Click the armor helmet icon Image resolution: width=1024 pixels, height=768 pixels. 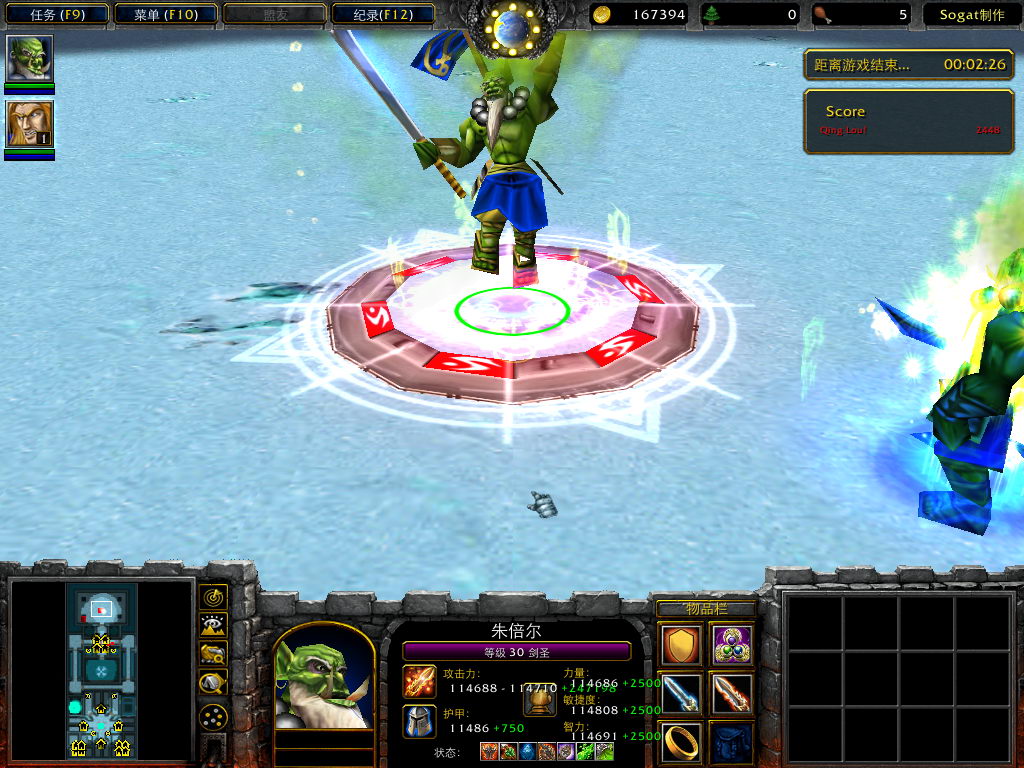click(419, 721)
